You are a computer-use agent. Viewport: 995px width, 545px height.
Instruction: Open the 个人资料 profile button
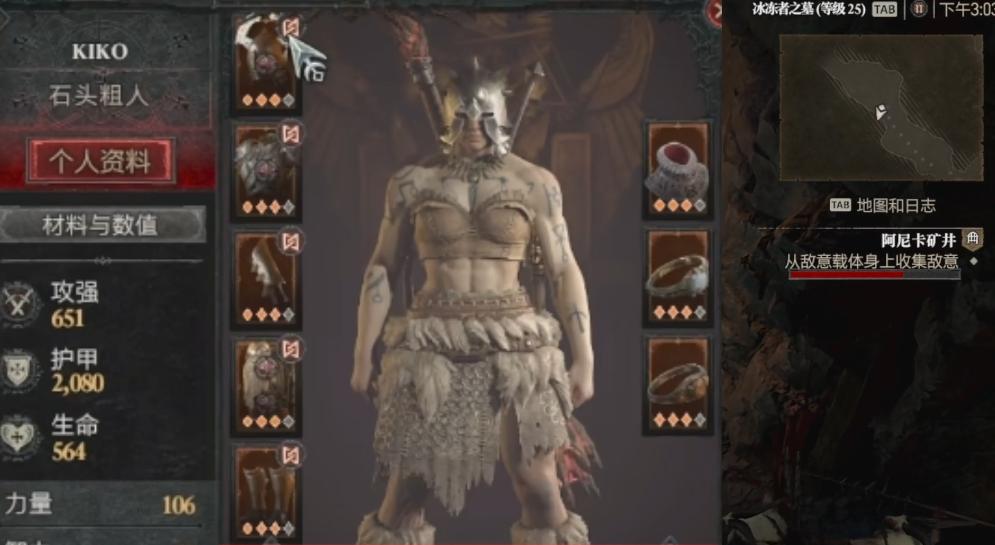[x=100, y=161]
